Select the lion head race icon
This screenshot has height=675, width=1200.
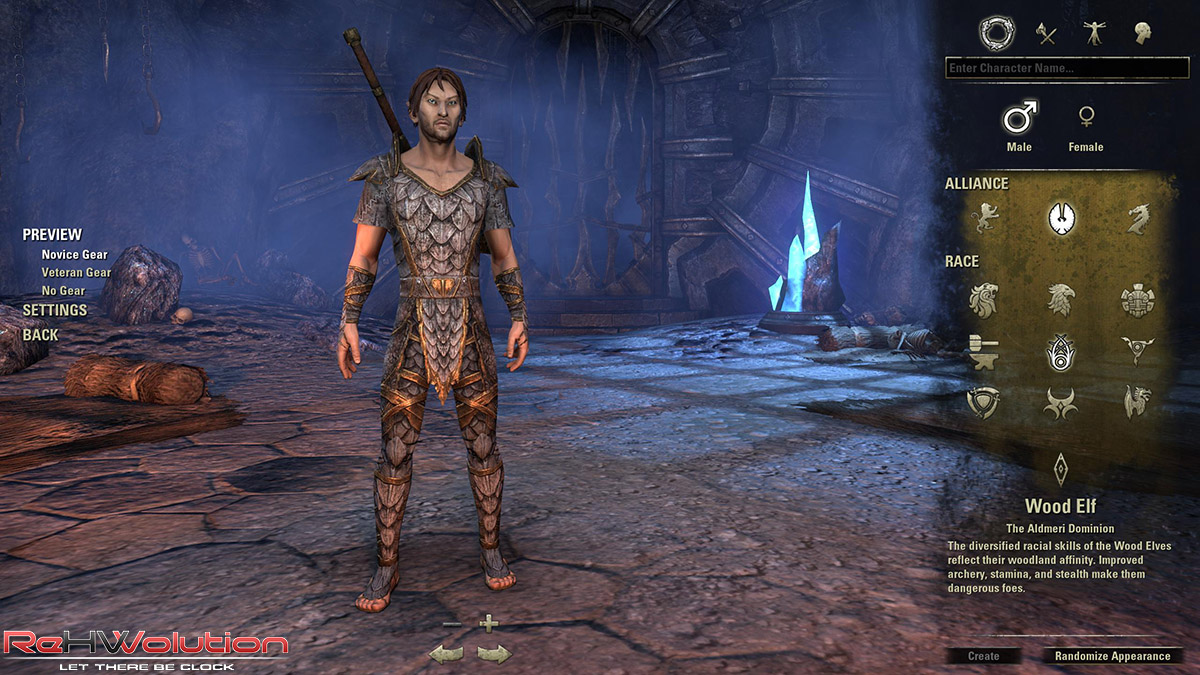[985, 299]
